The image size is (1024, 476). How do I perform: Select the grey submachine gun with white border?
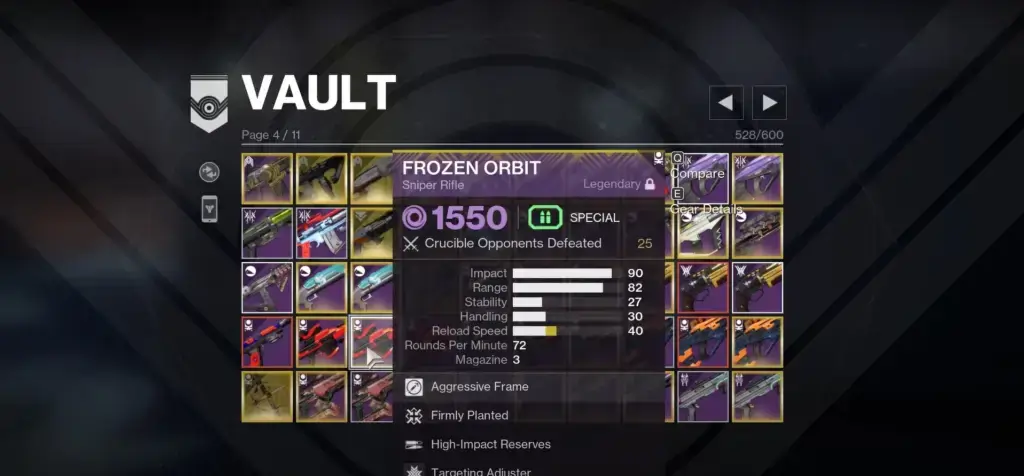pyautogui.click(x=266, y=287)
